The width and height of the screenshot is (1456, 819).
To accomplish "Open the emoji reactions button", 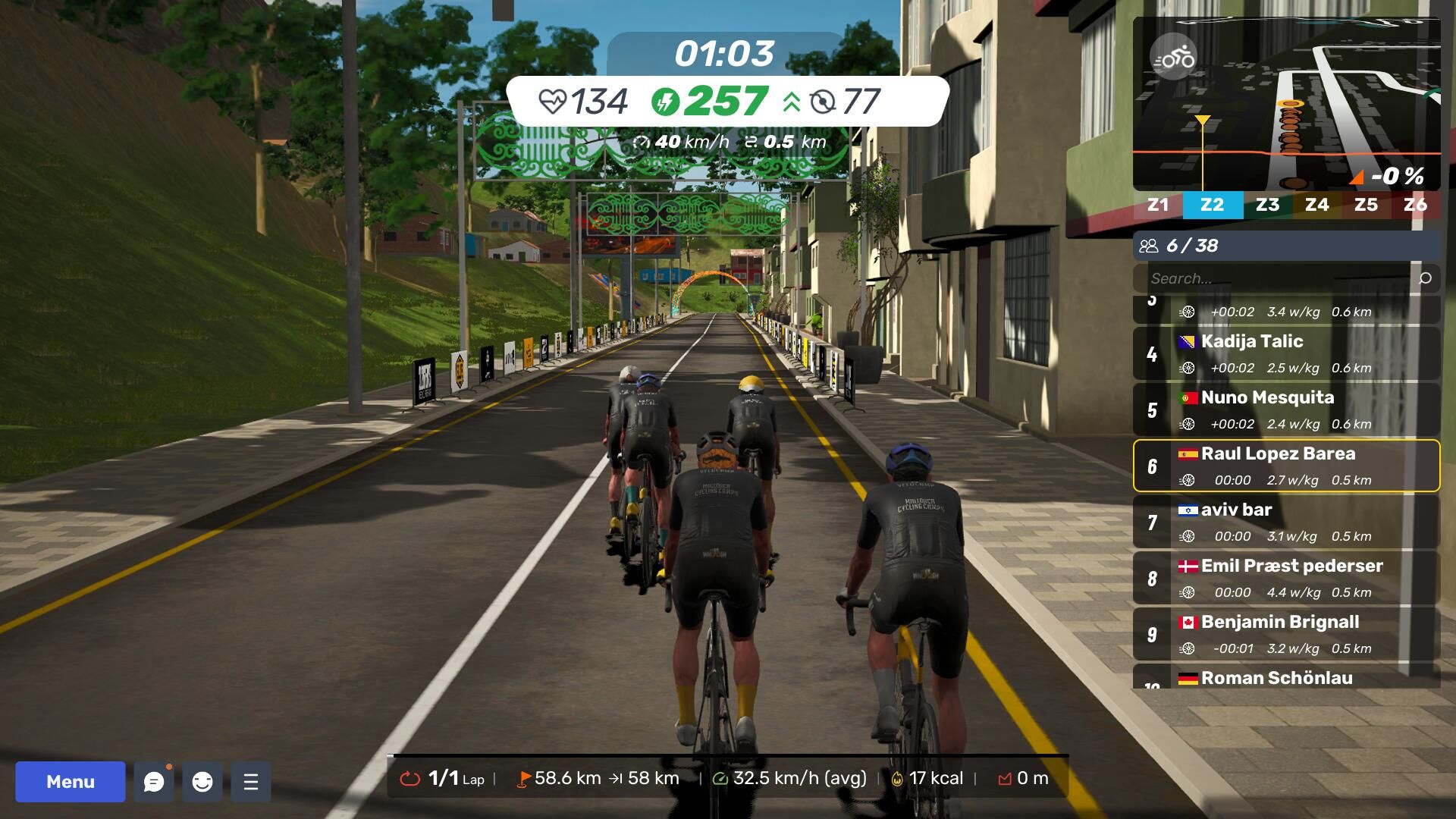I will (202, 782).
